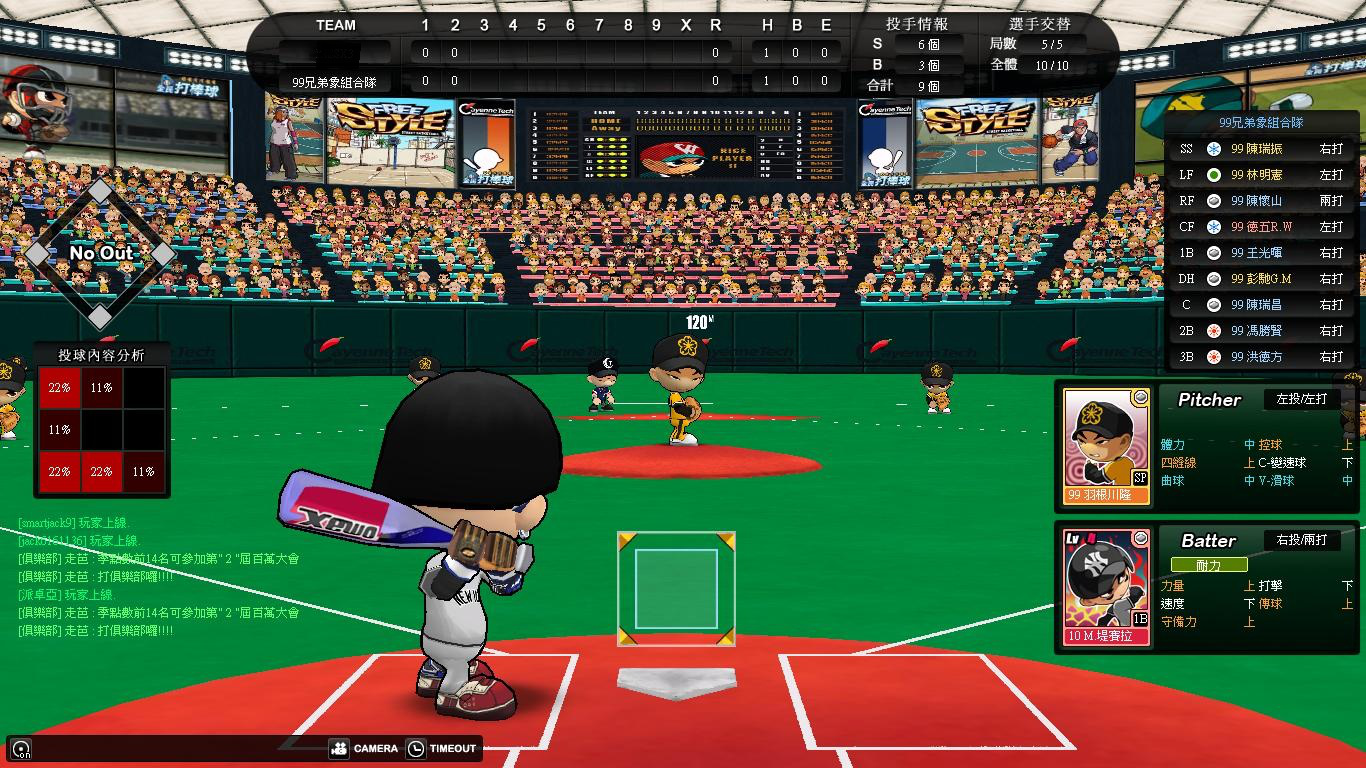1366x768 pixels.
Task: Open the 選手交替 substitution panel
Action: point(1039,24)
